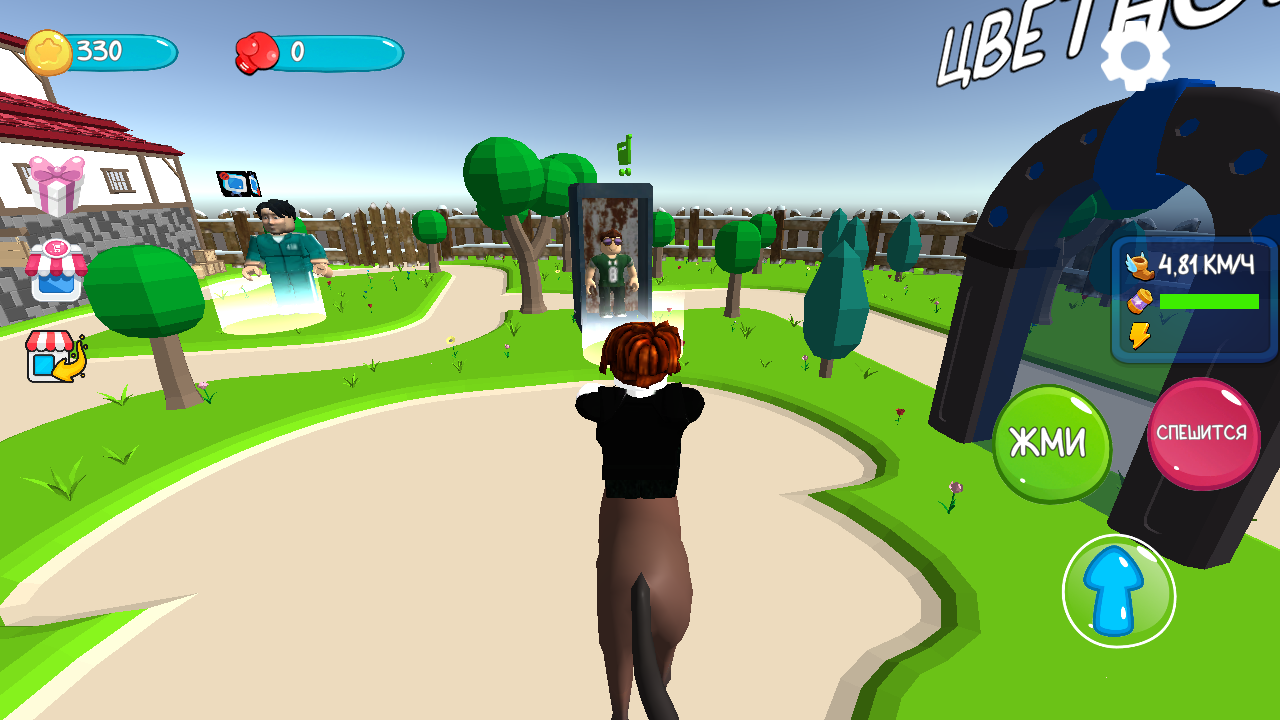Tap the blue up-arrow boost button

point(1119,592)
